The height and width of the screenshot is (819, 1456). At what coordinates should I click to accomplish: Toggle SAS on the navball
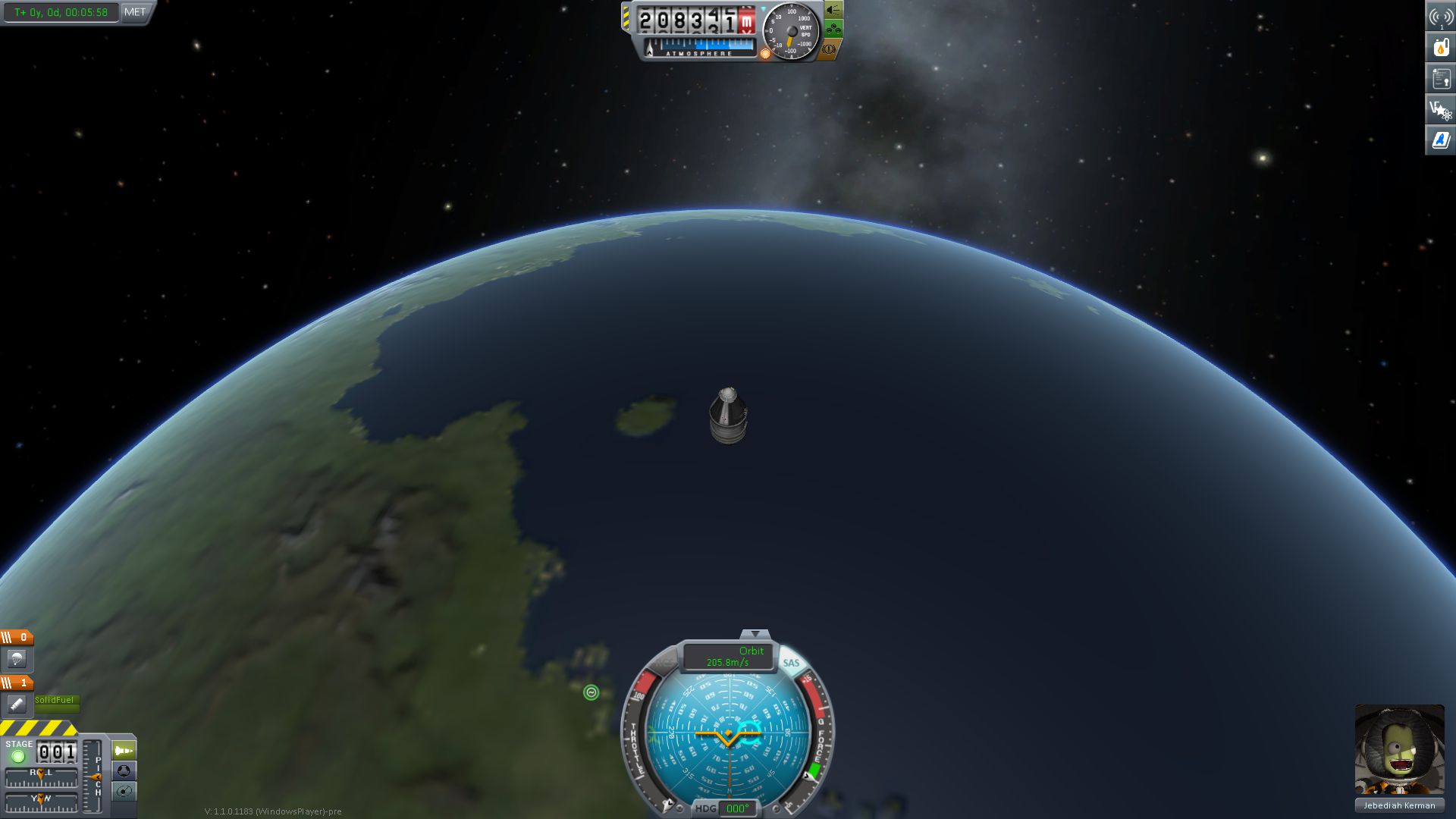[x=791, y=663]
